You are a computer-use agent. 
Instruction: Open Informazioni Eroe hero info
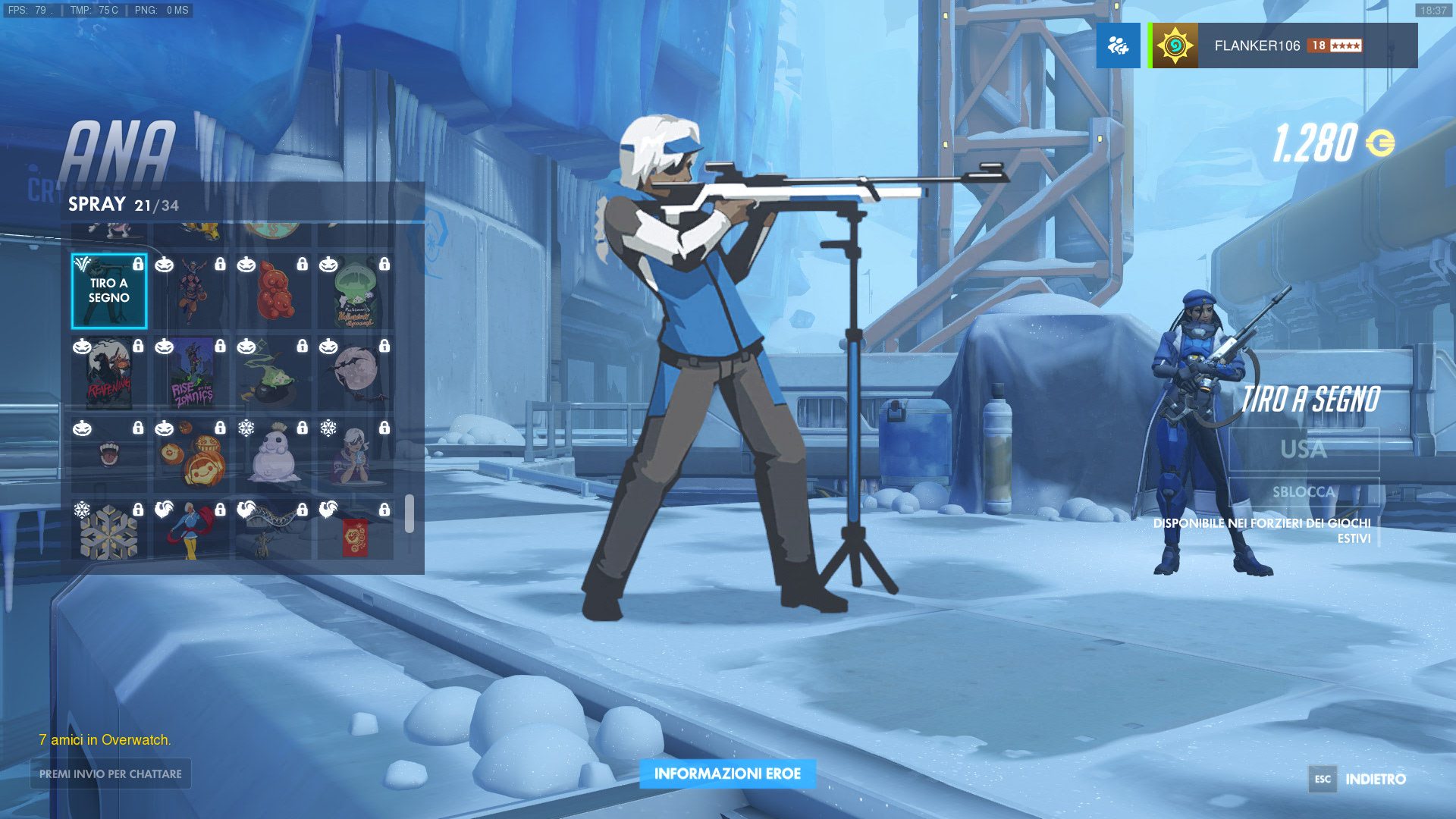coord(727,773)
